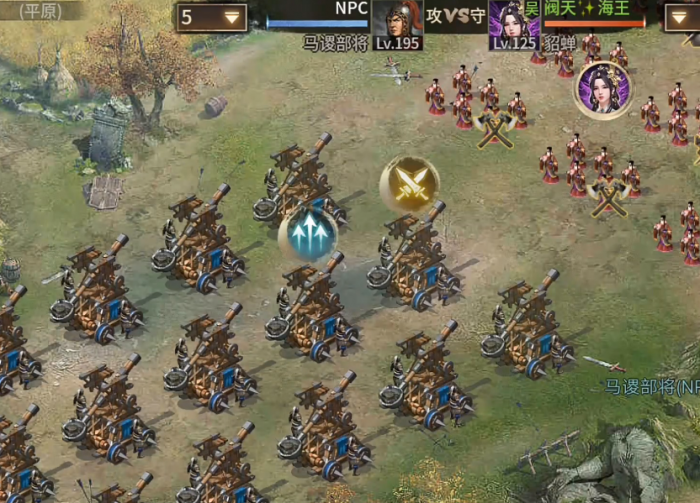Select the Lv.125 Diaochan defender portrait

click(514, 24)
